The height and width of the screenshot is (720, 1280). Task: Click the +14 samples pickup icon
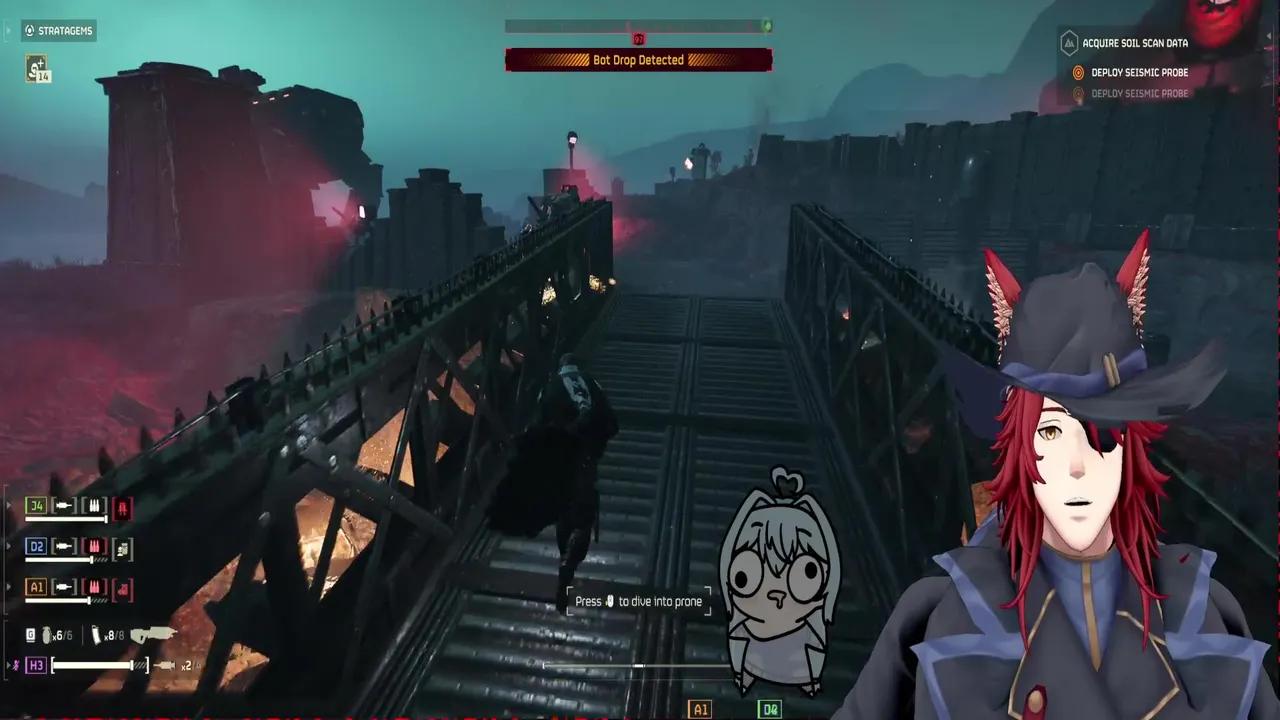tap(39, 70)
